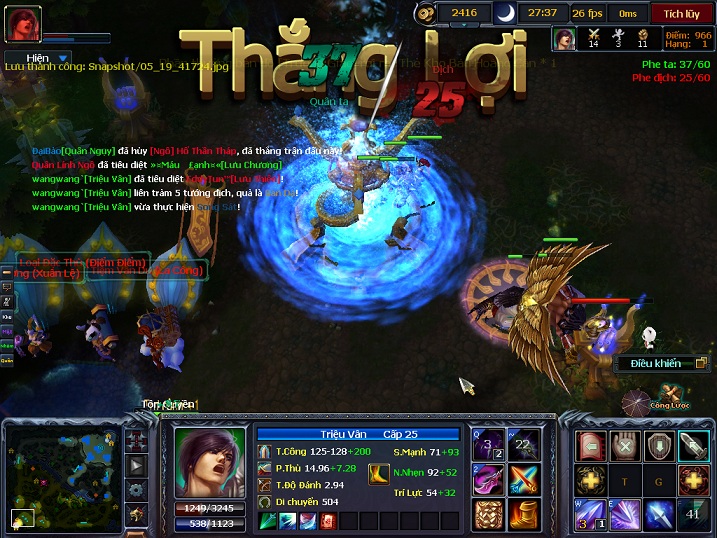The image size is (717, 538).
Task: Use the purple orb item with count 3
Action: 489,444
